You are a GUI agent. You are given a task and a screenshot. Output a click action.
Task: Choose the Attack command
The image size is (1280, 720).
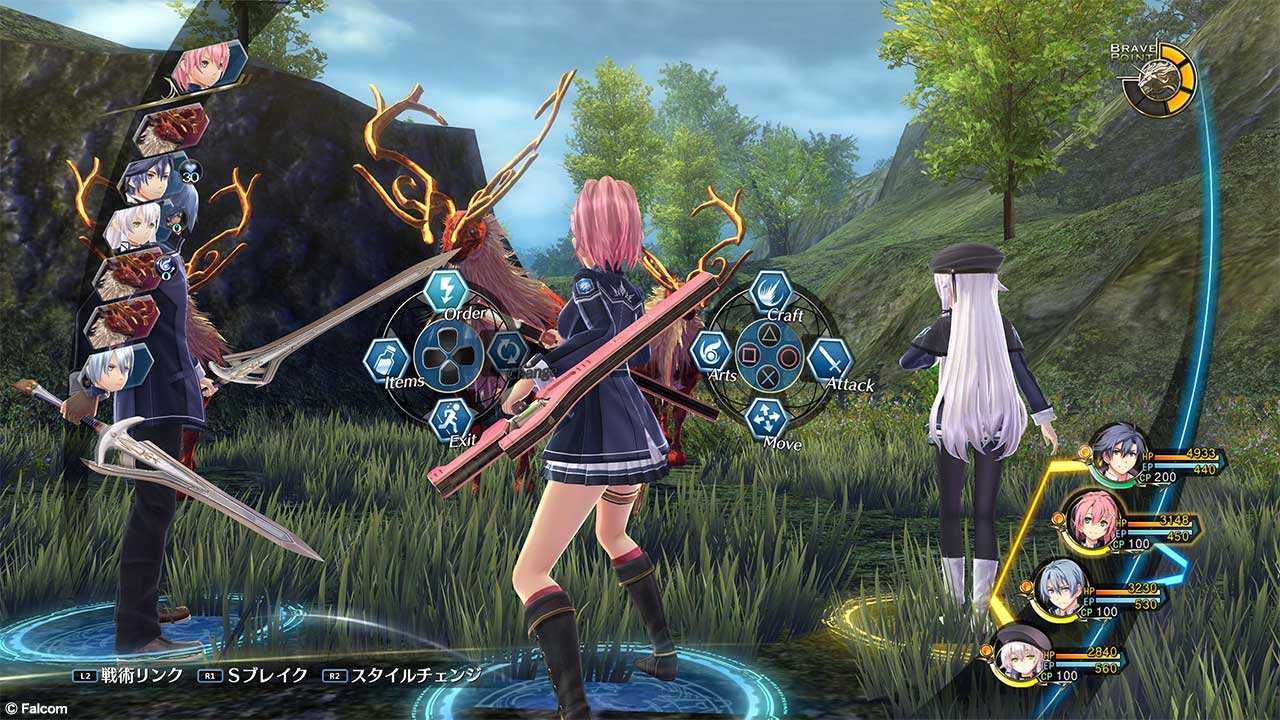click(829, 359)
